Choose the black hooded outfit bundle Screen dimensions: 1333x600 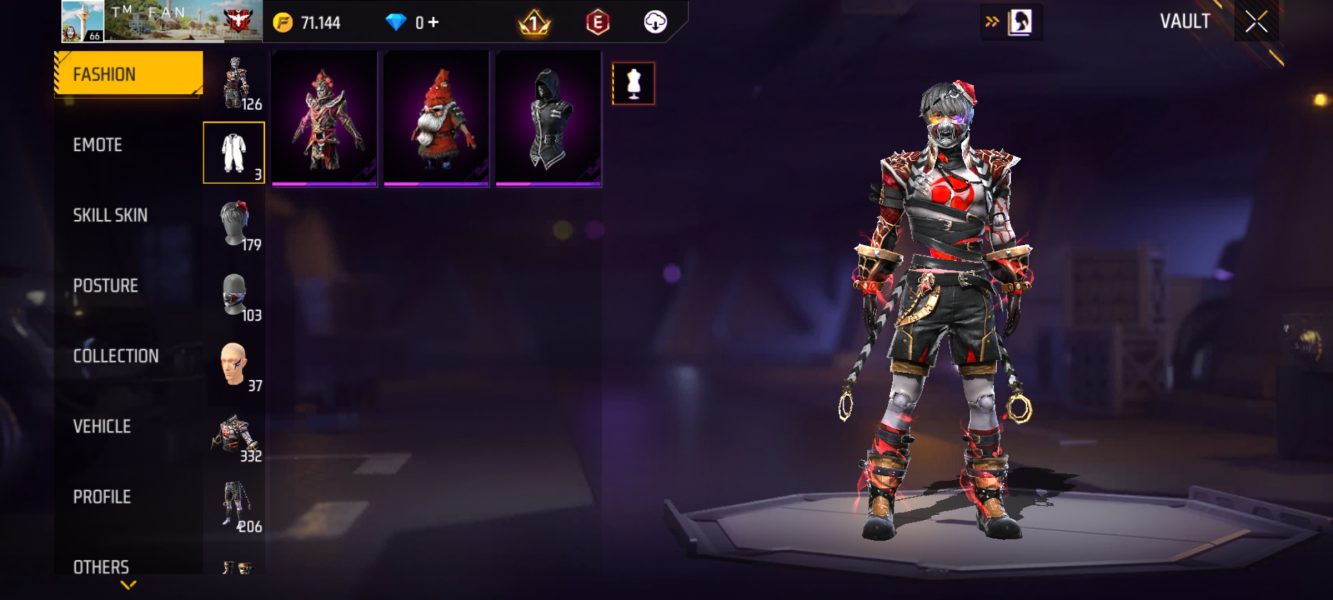coord(548,118)
